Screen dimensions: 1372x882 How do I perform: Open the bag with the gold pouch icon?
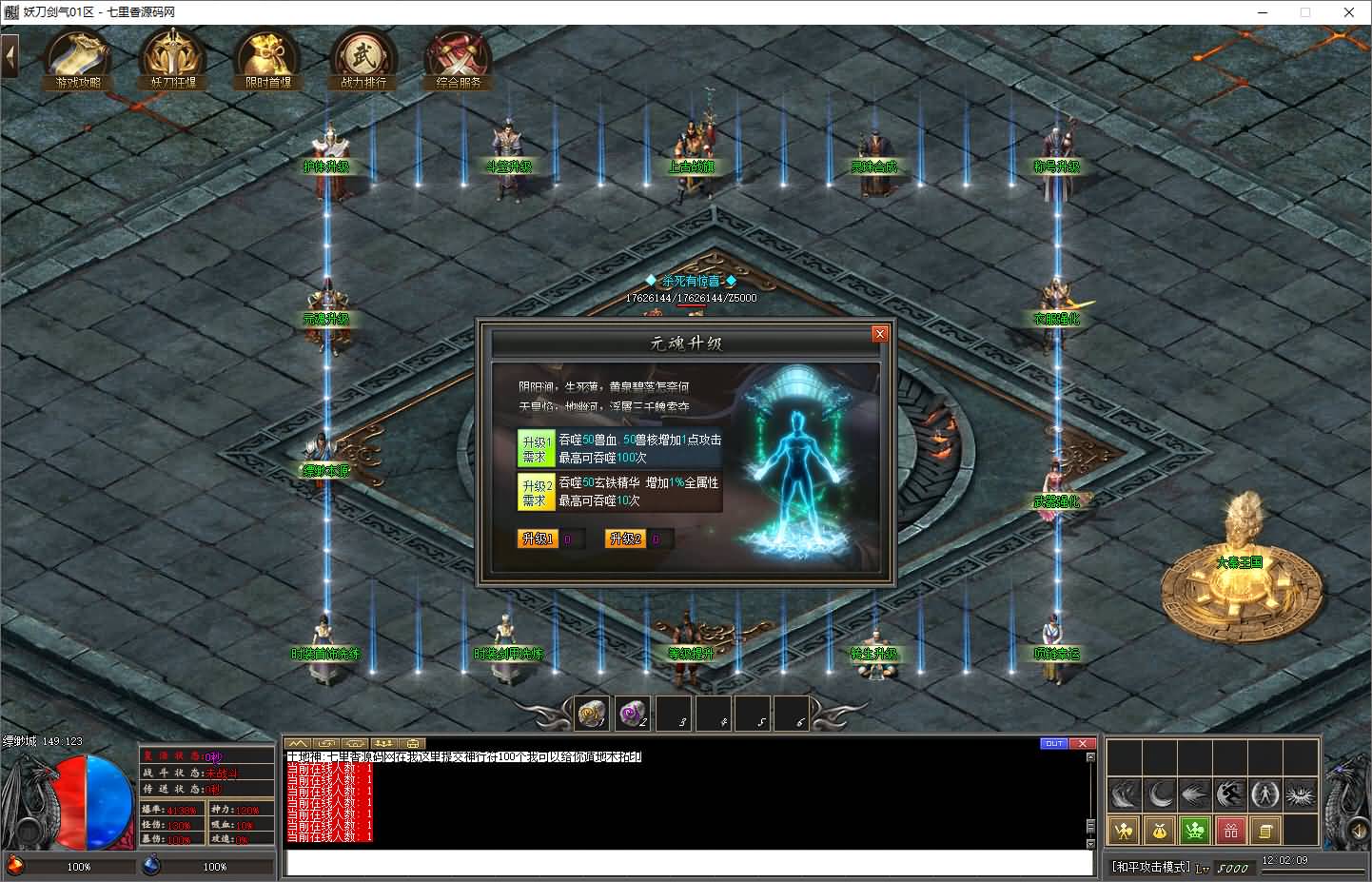tap(1159, 831)
